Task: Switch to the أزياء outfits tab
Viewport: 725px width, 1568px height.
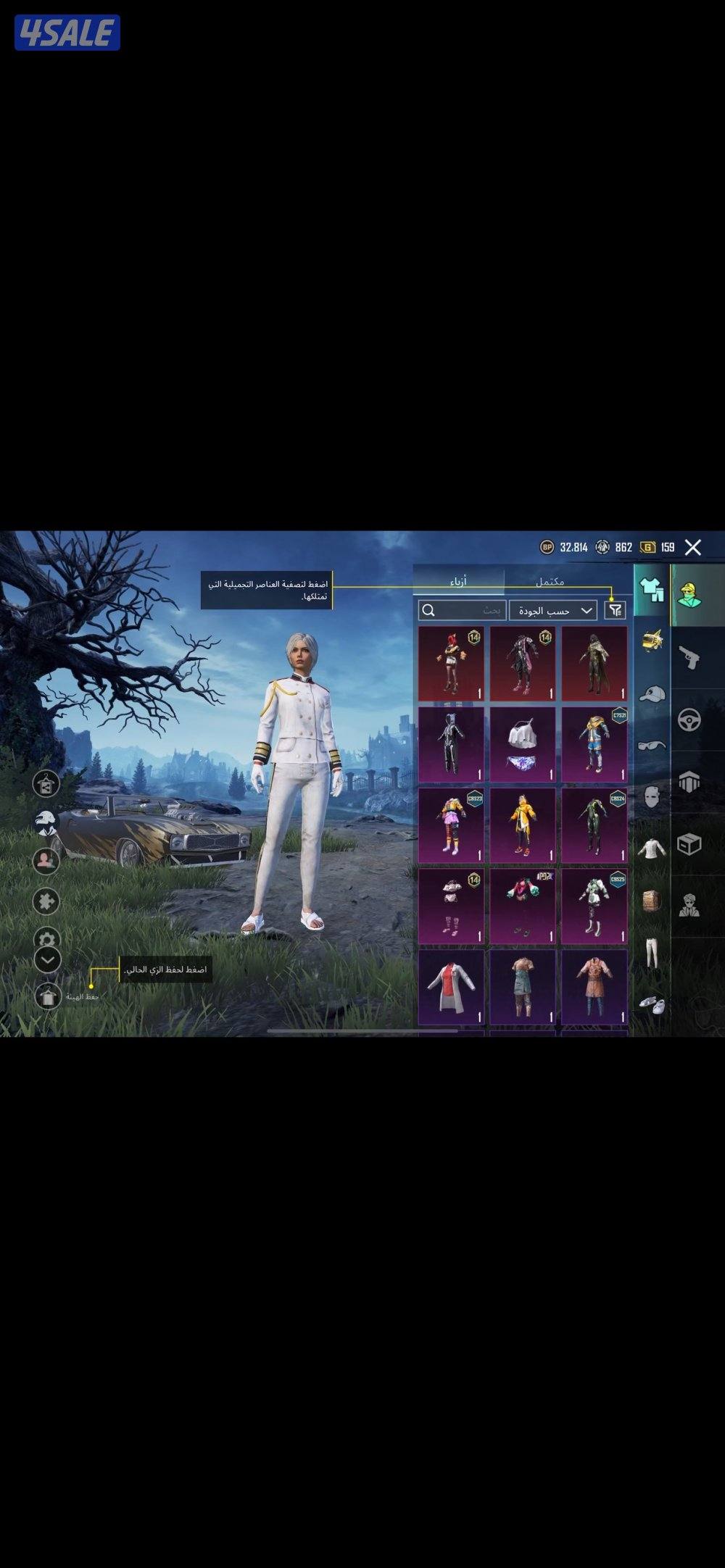Action: click(458, 582)
